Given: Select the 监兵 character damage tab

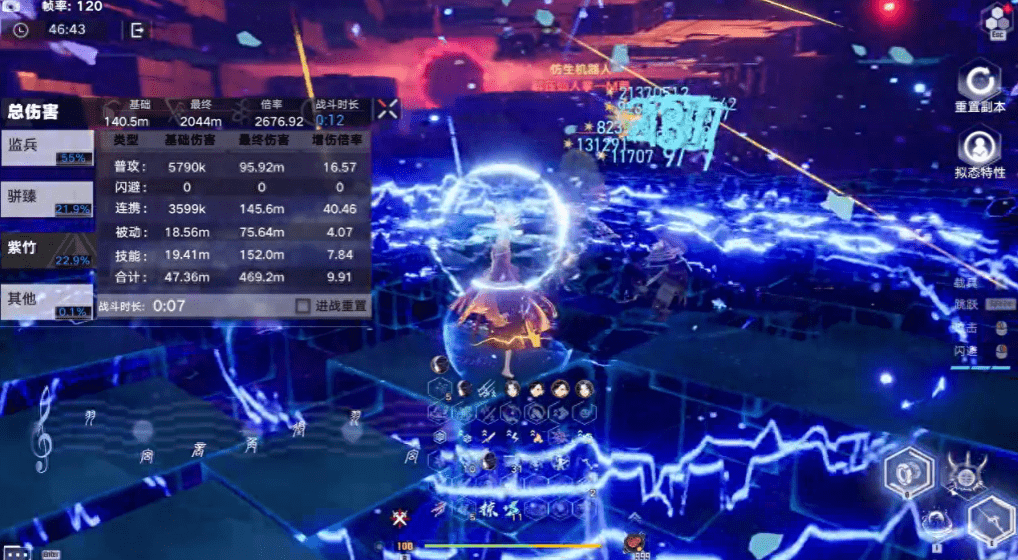Looking at the screenshot, I should (47, 147).
